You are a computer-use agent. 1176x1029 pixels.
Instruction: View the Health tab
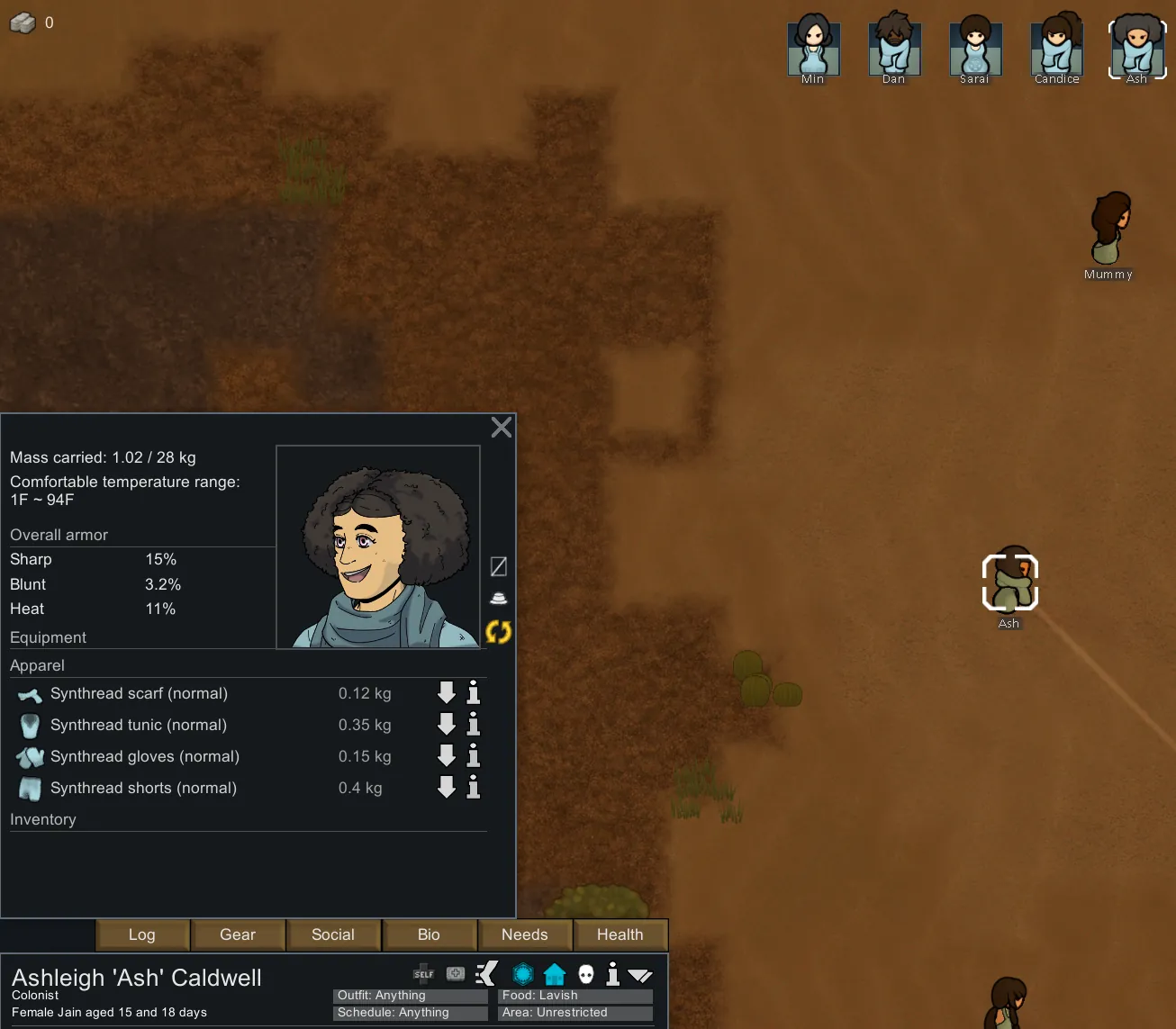click(x=620, y=934)
